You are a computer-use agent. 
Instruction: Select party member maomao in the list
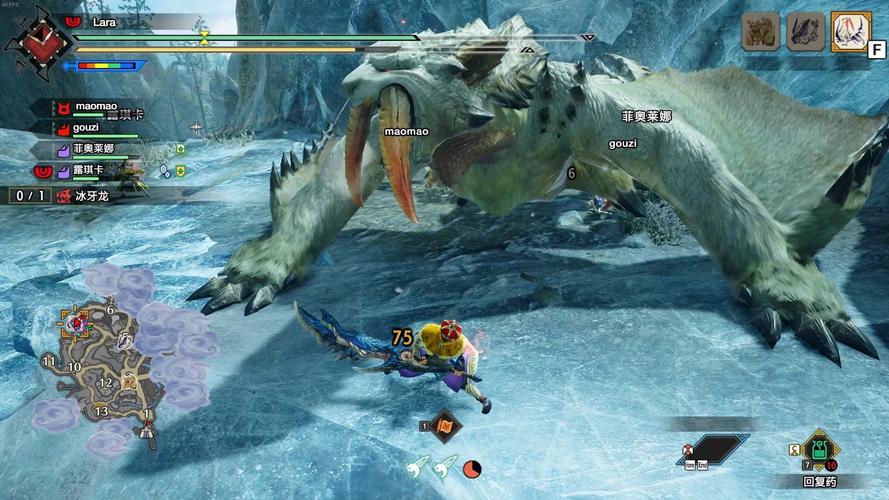[x=95, y=107]
